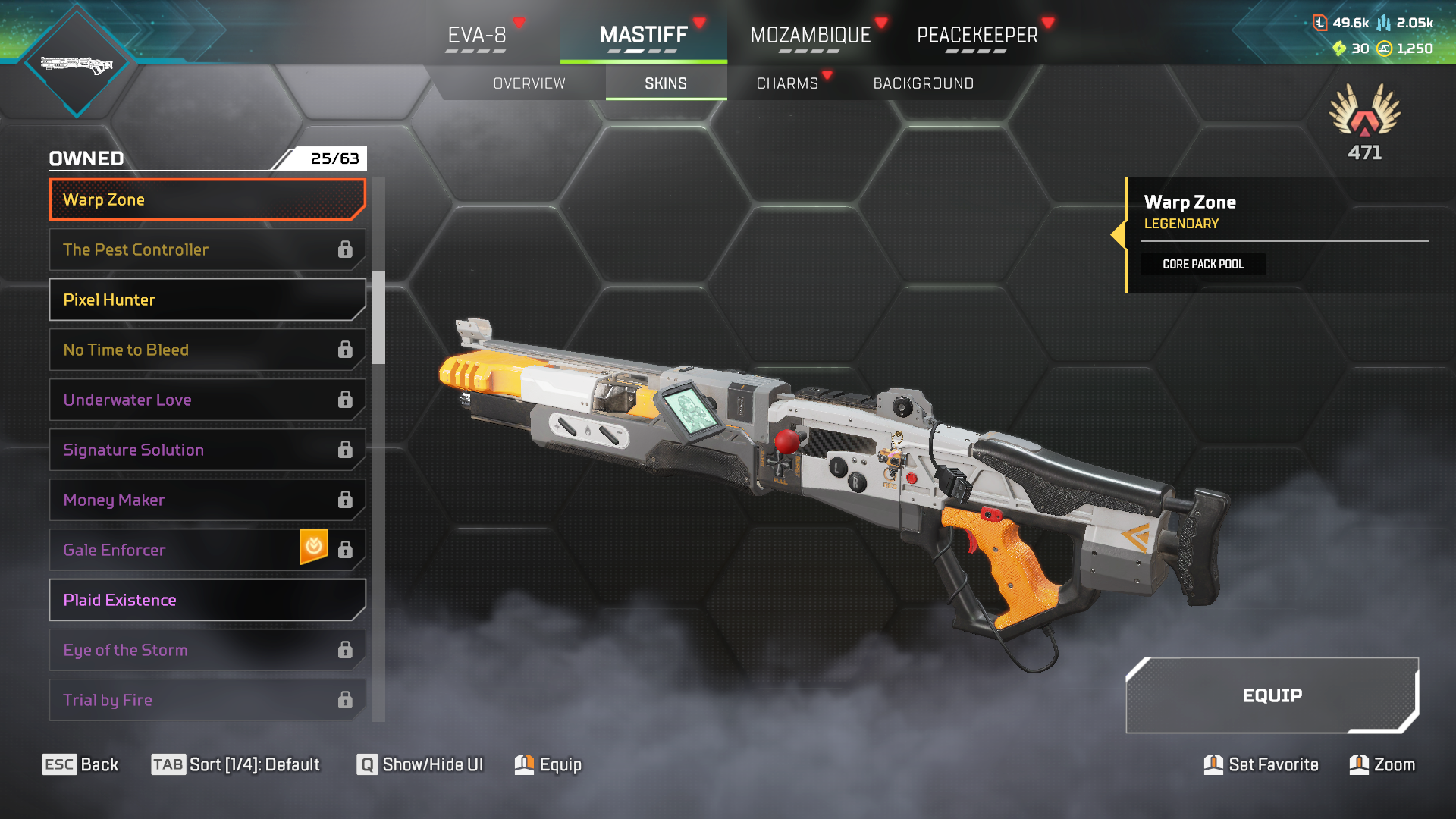The width and height of the screenshot is (1456, 819).
Task: Equip the Warp Zone skin
Action: [1272, 695]
